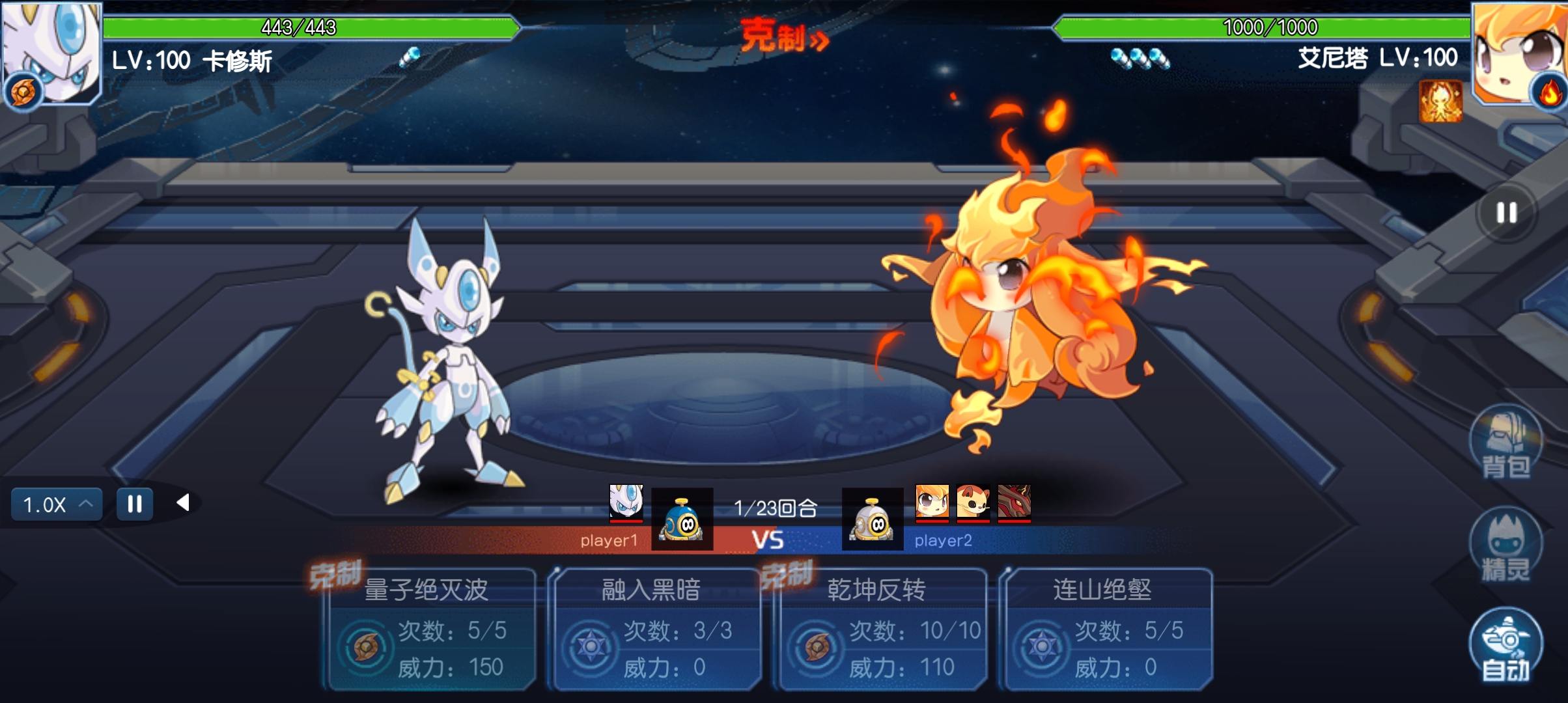The image size is (1568, 703).
Task: Collapse the speed panel with the white arrow
Action: pos(183,503)
